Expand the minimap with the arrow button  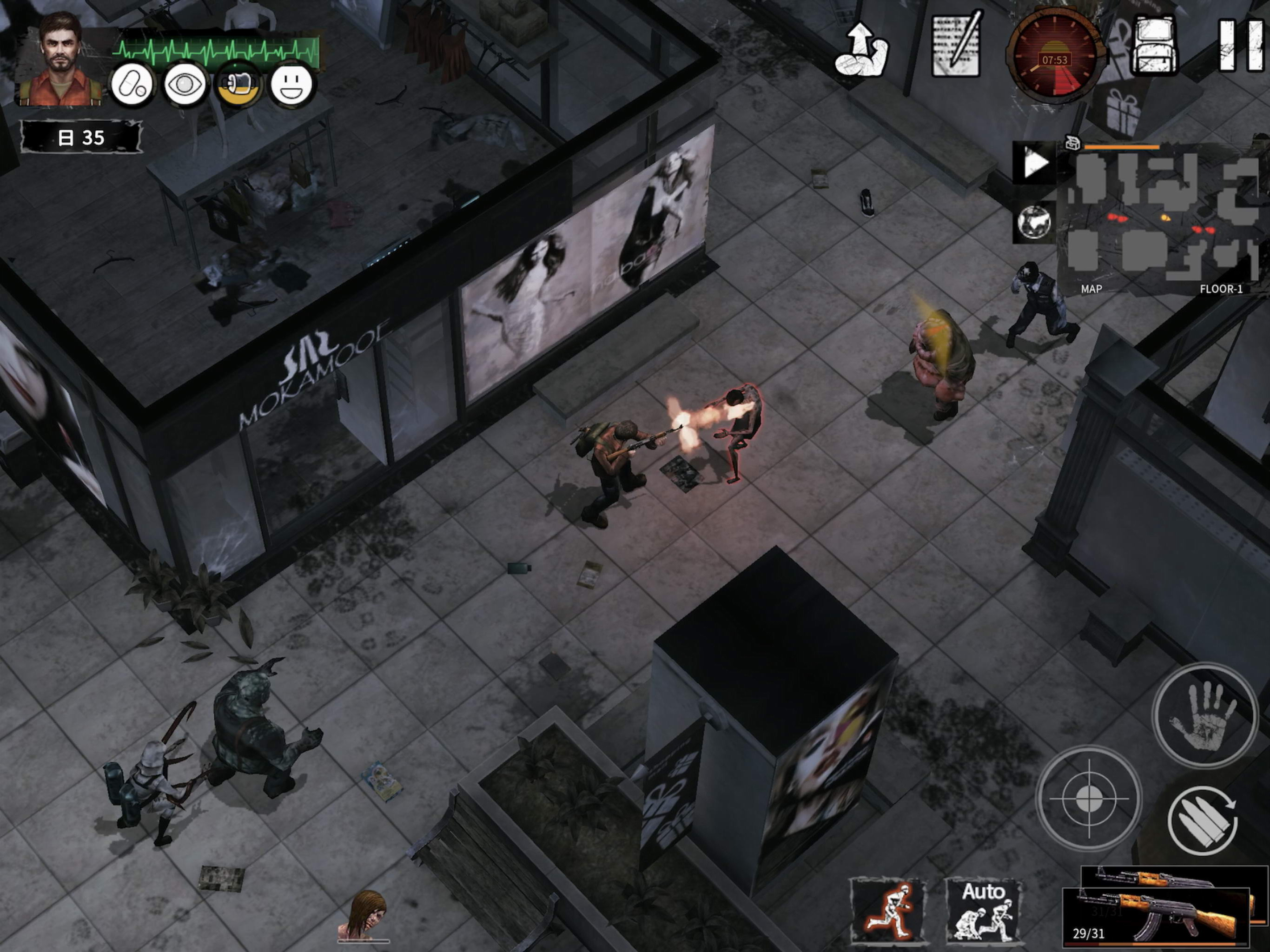pos(1035,164)
